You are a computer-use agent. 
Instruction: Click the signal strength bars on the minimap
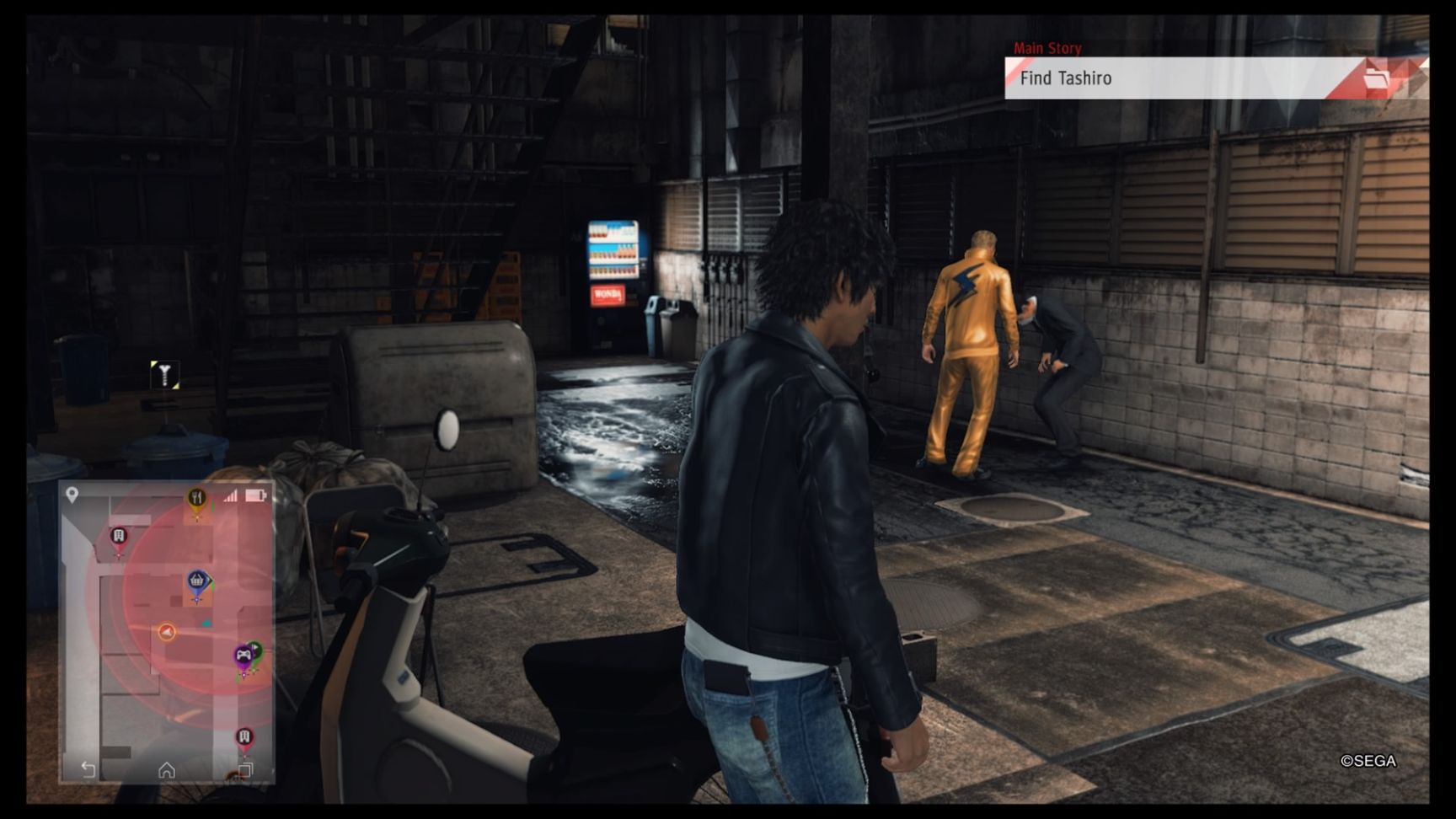[232, 495]
